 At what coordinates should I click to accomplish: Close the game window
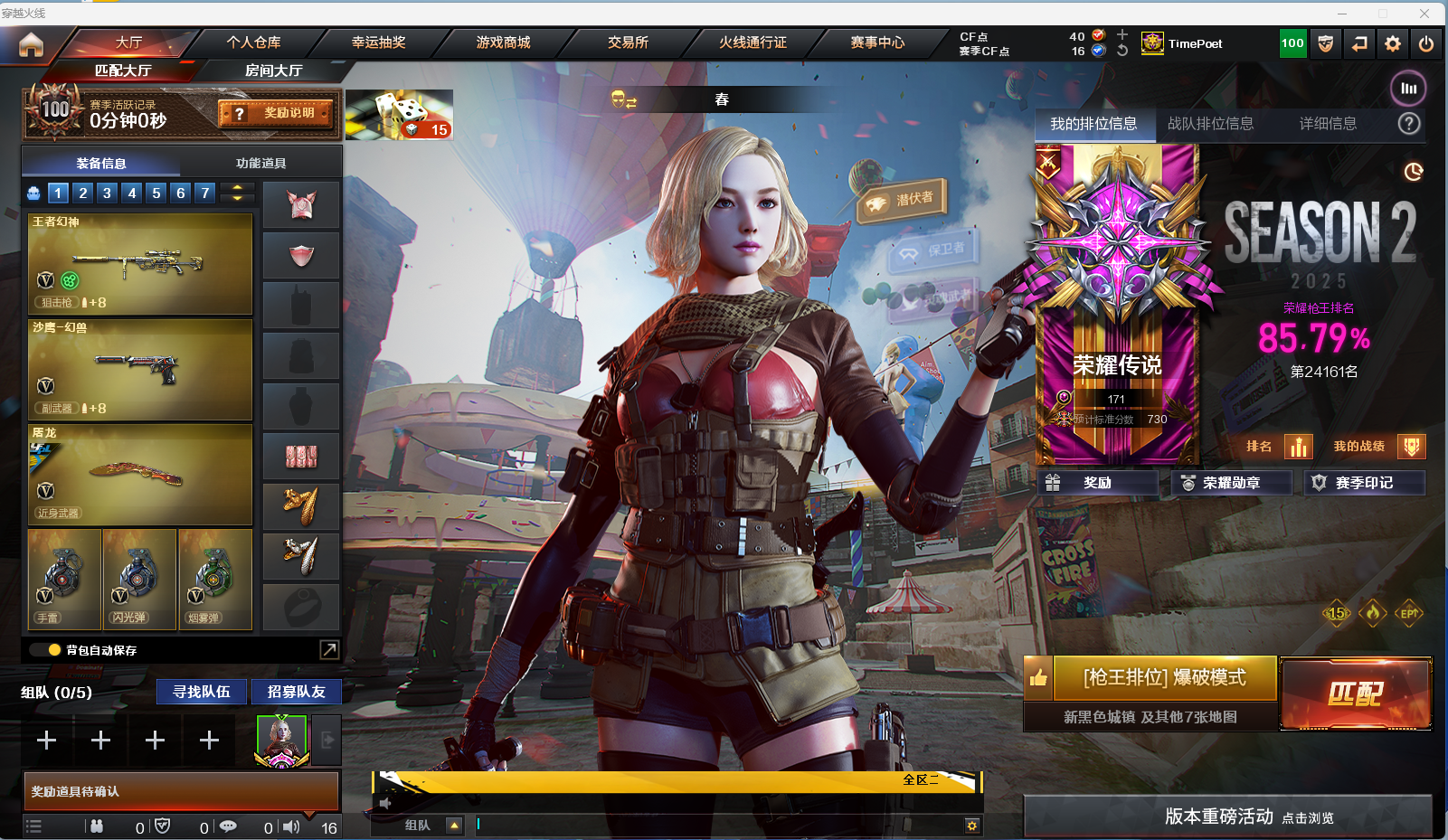click(1424, 13)
